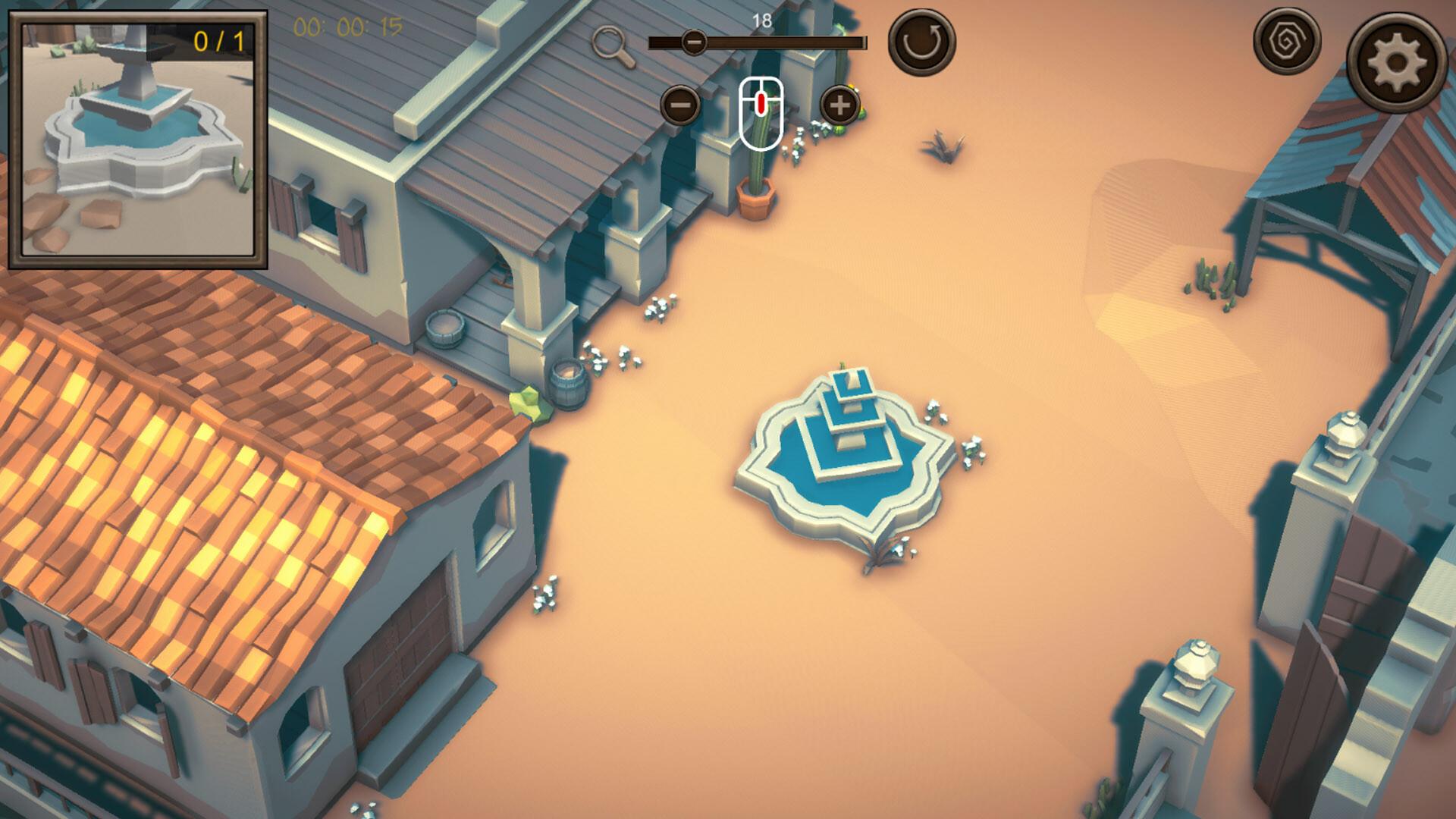Viewport: 1456px width, 819px height.
Task: Zoom out with the minus button
Action: point(680,105)
